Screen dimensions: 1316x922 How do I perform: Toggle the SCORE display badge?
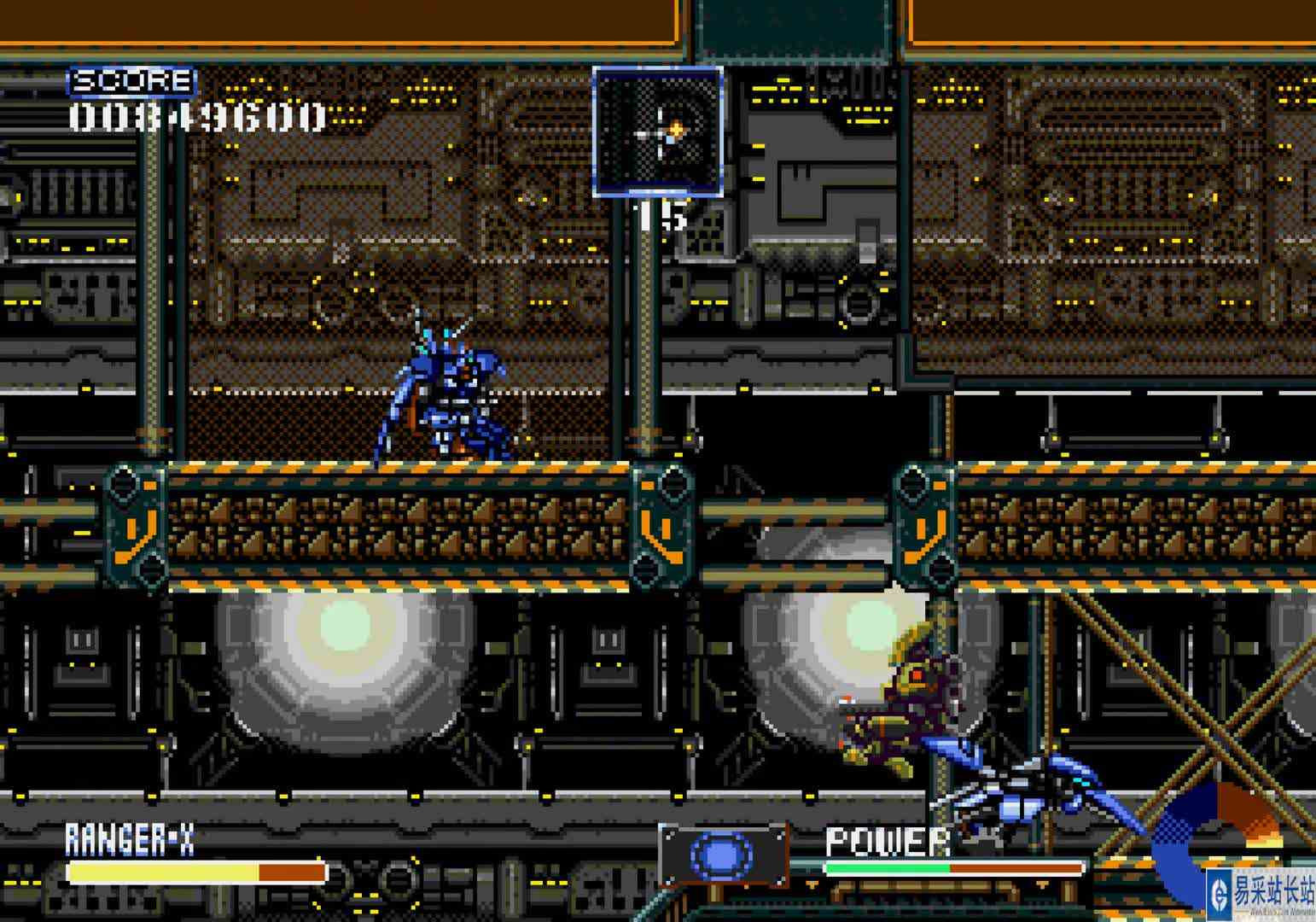132,80
